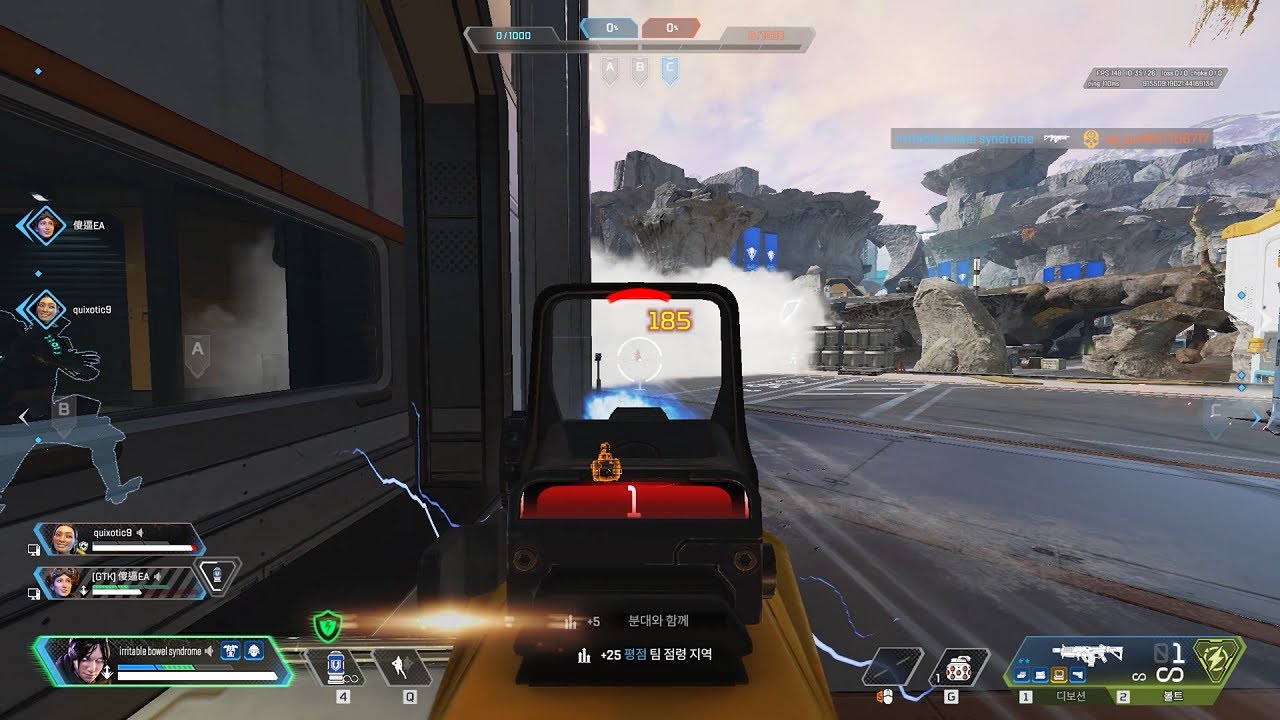Viewport: 1280px width, 720px height.
Task: Use the shield battery healing item slot
Action: 337,667
